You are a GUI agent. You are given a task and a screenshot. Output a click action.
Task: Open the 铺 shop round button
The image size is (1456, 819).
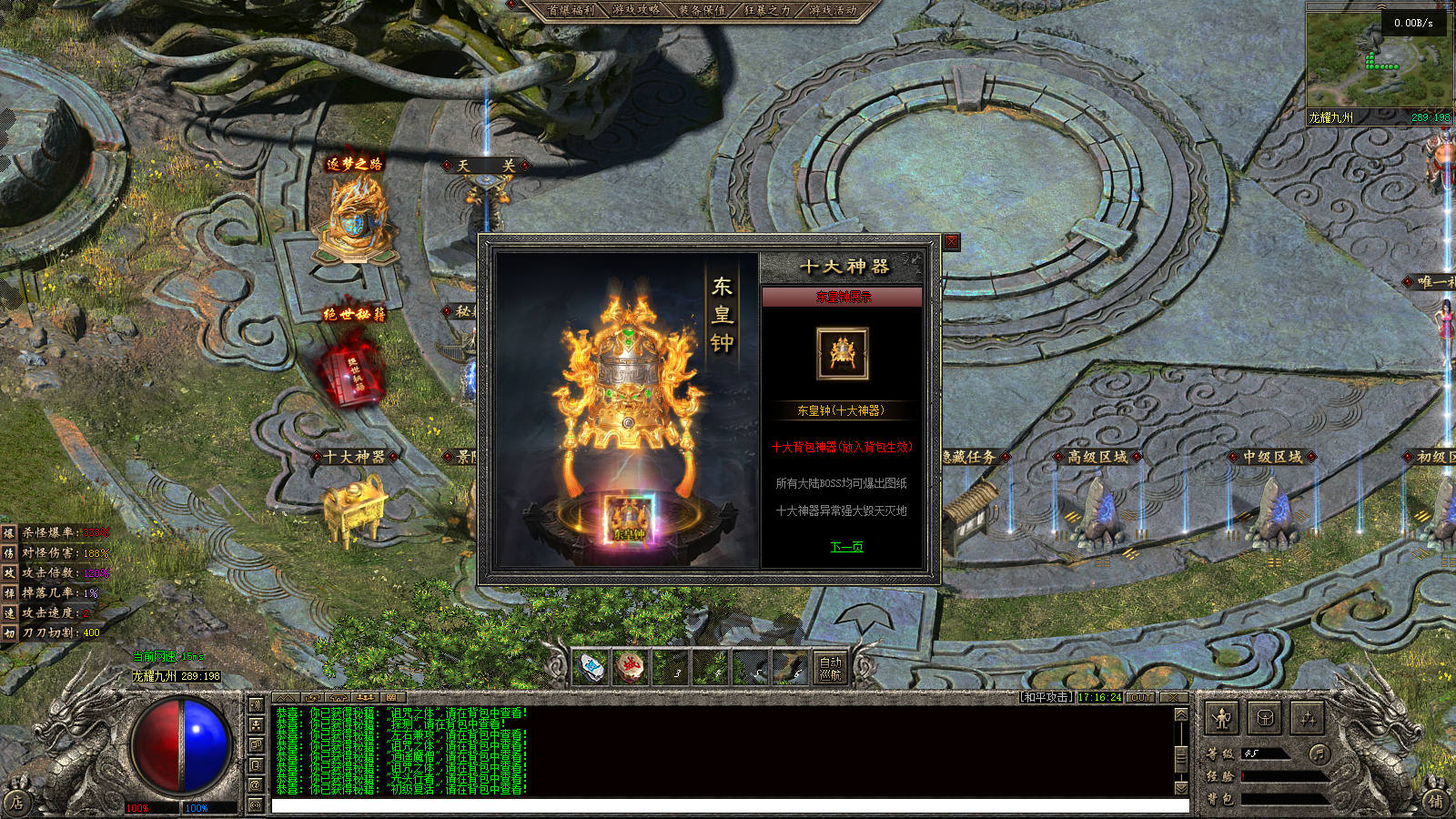click(x=1435, y=801)
